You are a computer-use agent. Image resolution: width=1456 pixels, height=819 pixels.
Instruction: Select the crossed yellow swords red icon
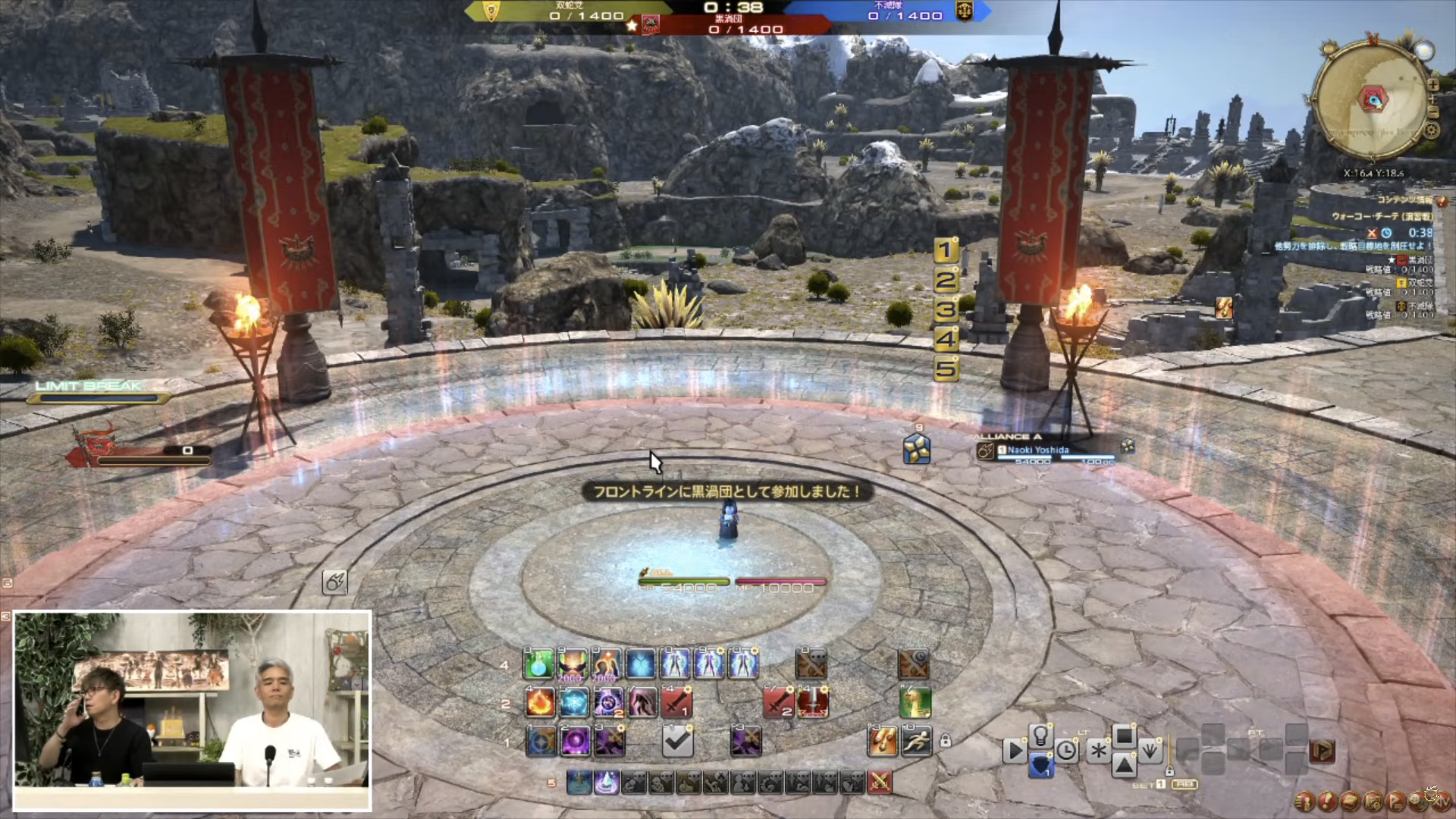(880, 782)
